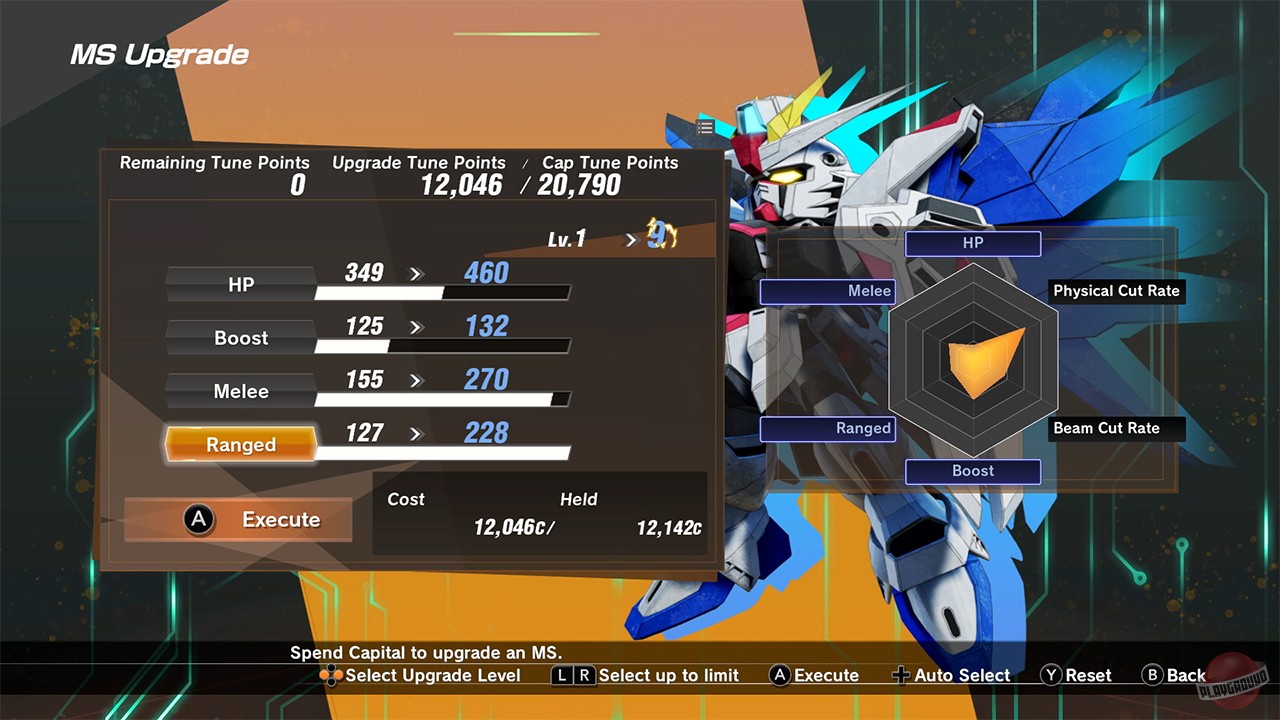Click the Physical Cut Rate label
This screenshot has height=720, width=1280.
(x=1116, y=291)
